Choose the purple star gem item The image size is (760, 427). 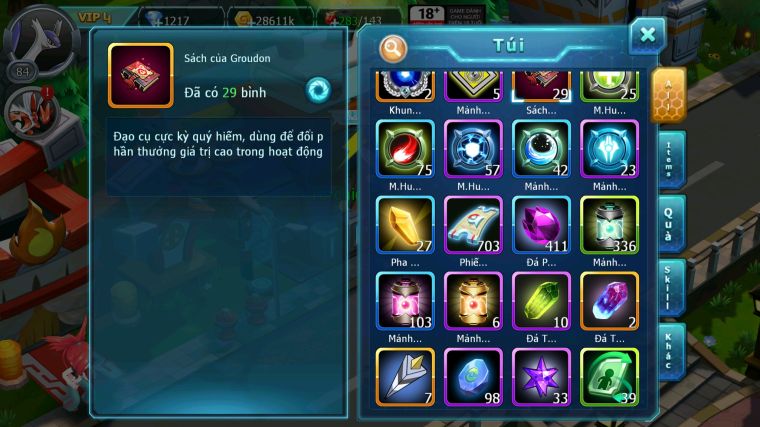click(x=541, y=377)
